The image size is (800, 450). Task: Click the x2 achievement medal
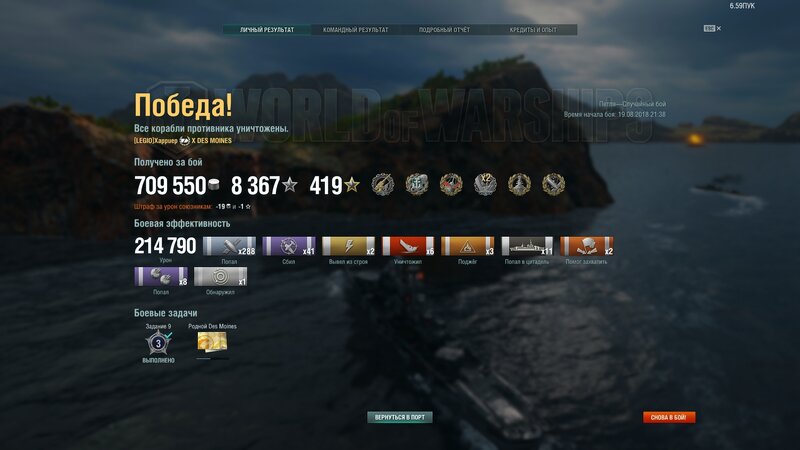coord(485,184)
